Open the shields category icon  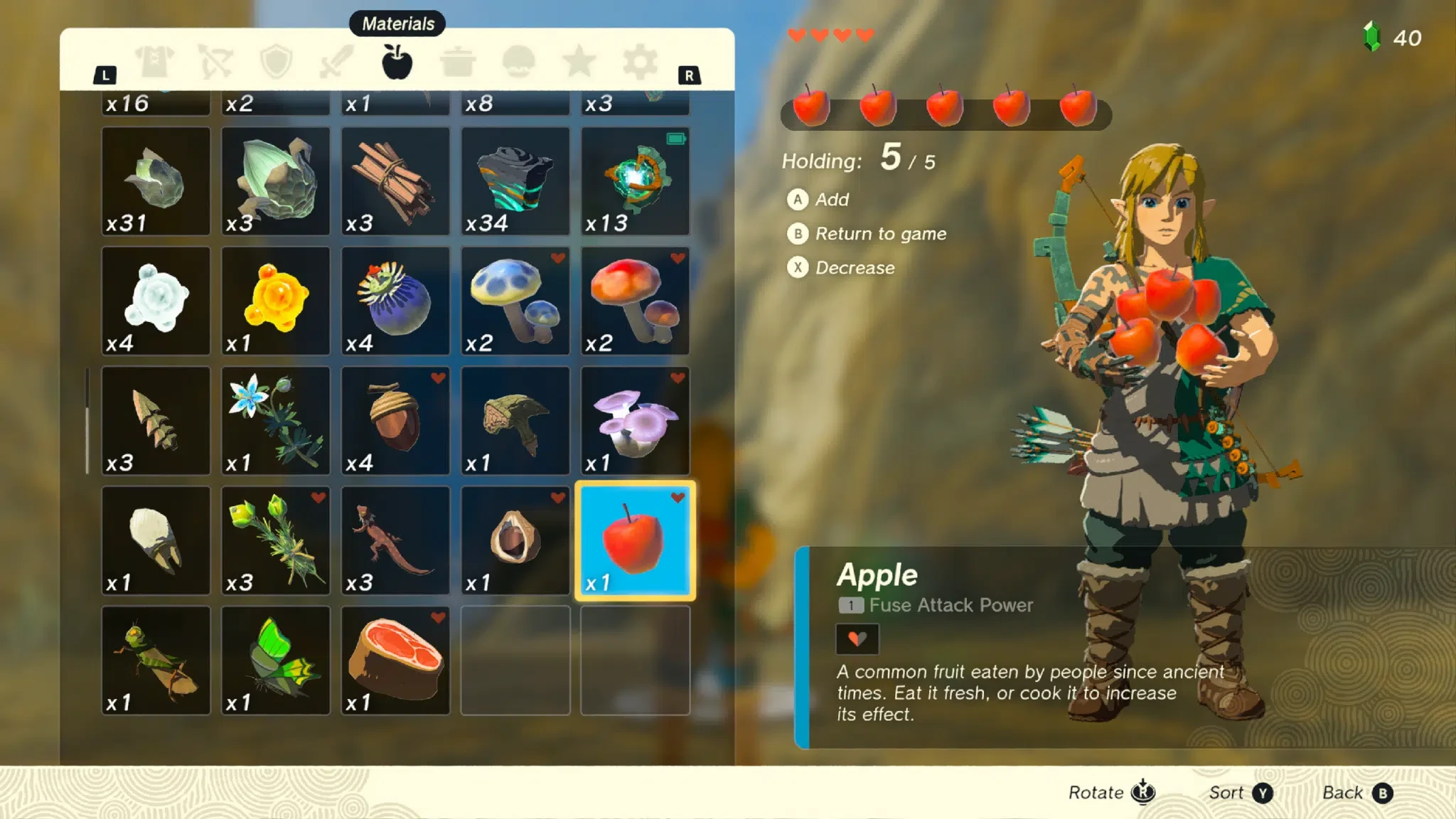click(x=277, y=61)
